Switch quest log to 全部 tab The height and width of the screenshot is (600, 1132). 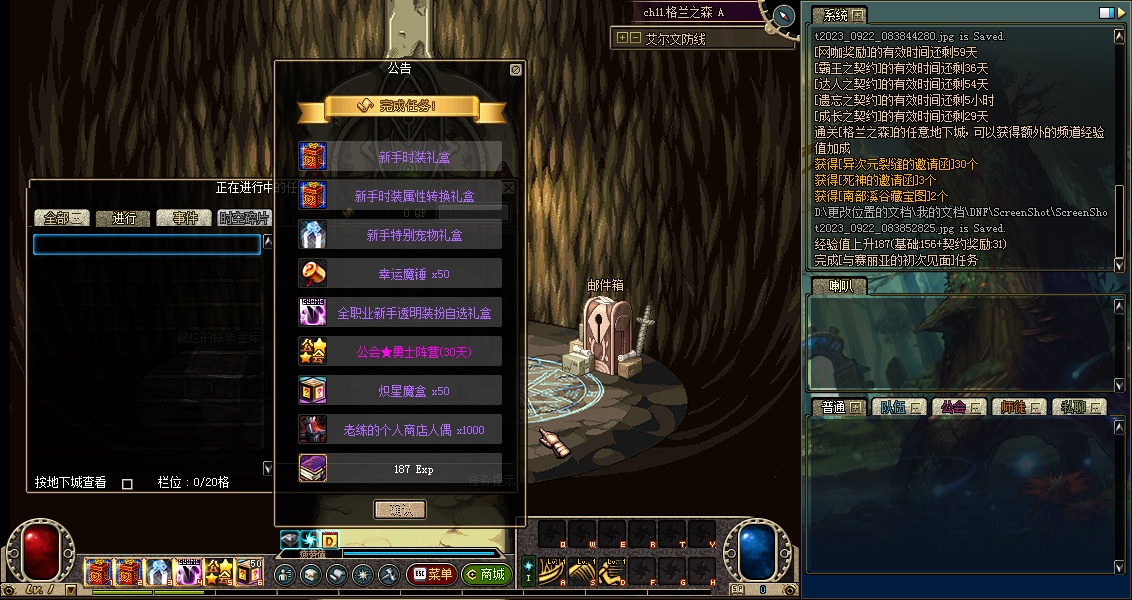(62, 218)
